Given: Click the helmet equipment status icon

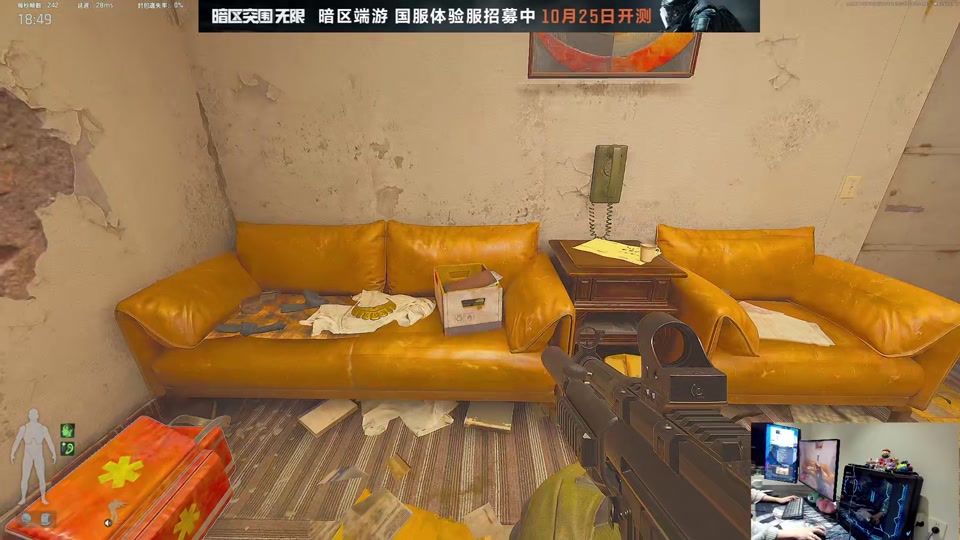Looking at the screenshot, I should point(28,518).
